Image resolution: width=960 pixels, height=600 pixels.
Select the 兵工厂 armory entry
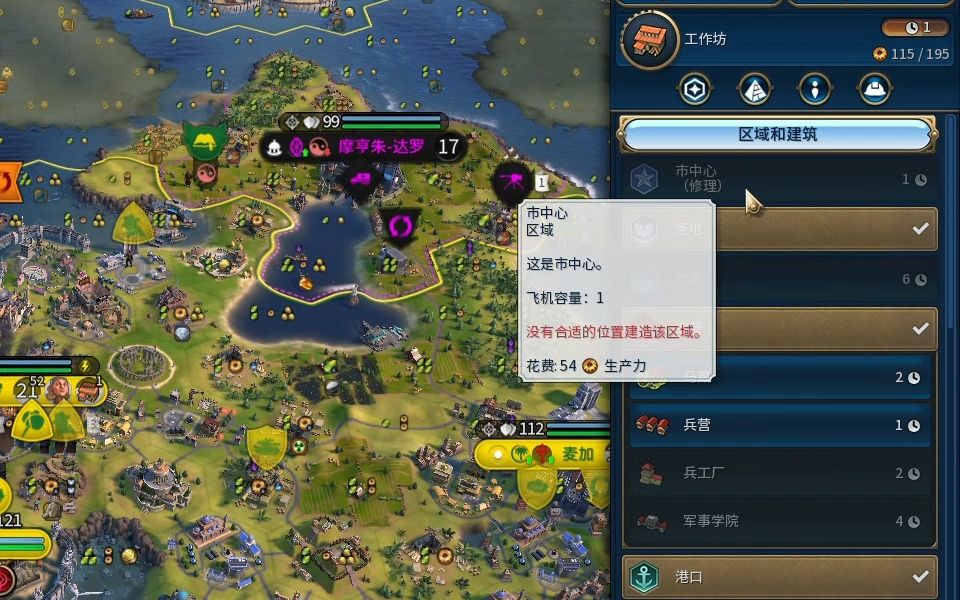(x=780, y=473)
